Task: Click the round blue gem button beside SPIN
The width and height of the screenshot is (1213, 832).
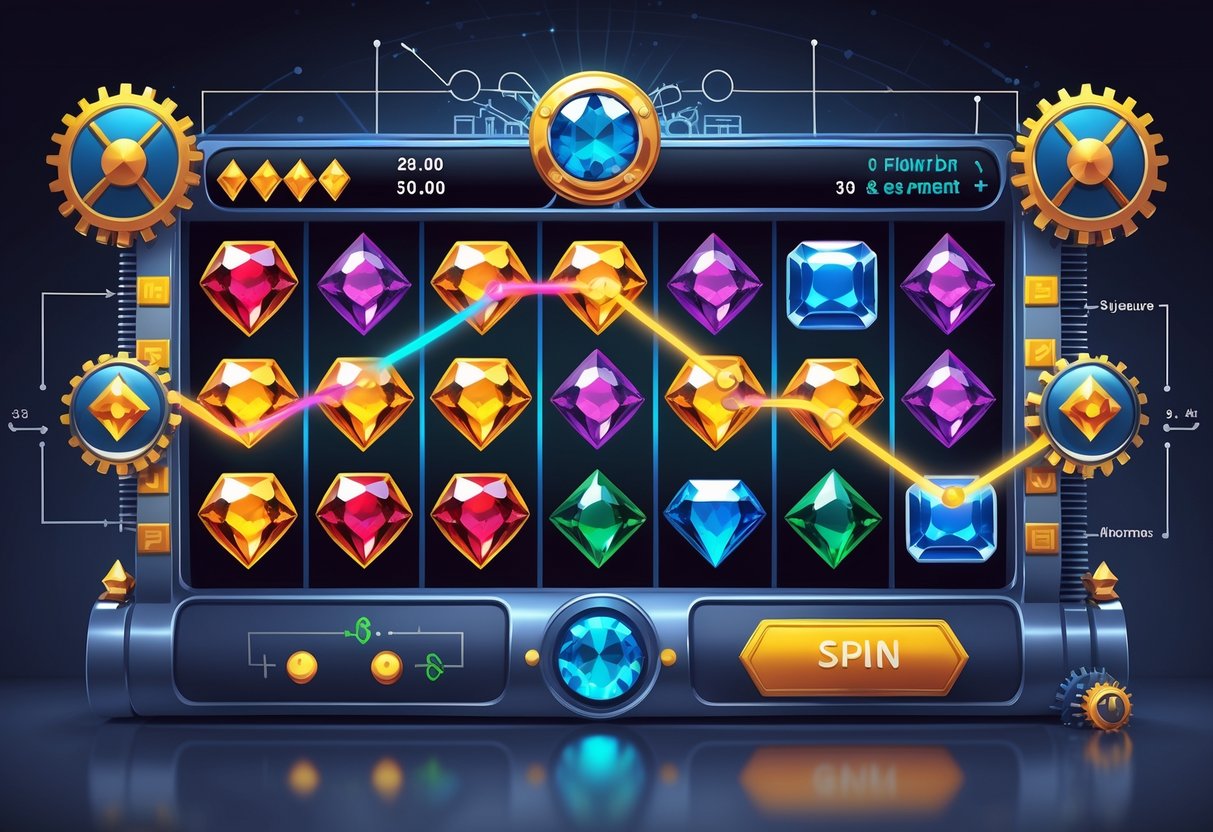Action: [x=598, y=657]
